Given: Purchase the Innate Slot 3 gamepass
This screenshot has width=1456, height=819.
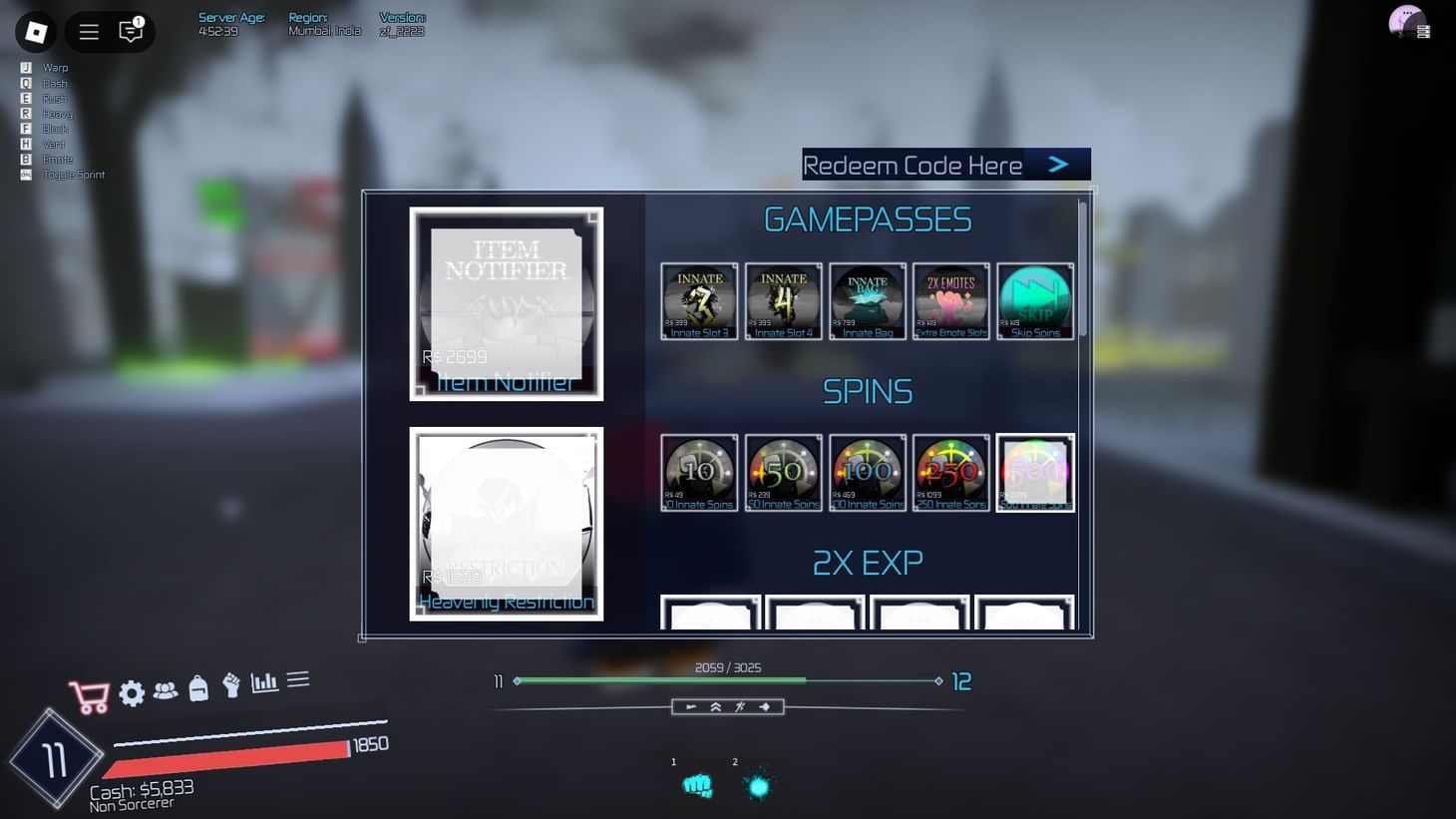Looking at the screenshot, I should tap(698, 300).
